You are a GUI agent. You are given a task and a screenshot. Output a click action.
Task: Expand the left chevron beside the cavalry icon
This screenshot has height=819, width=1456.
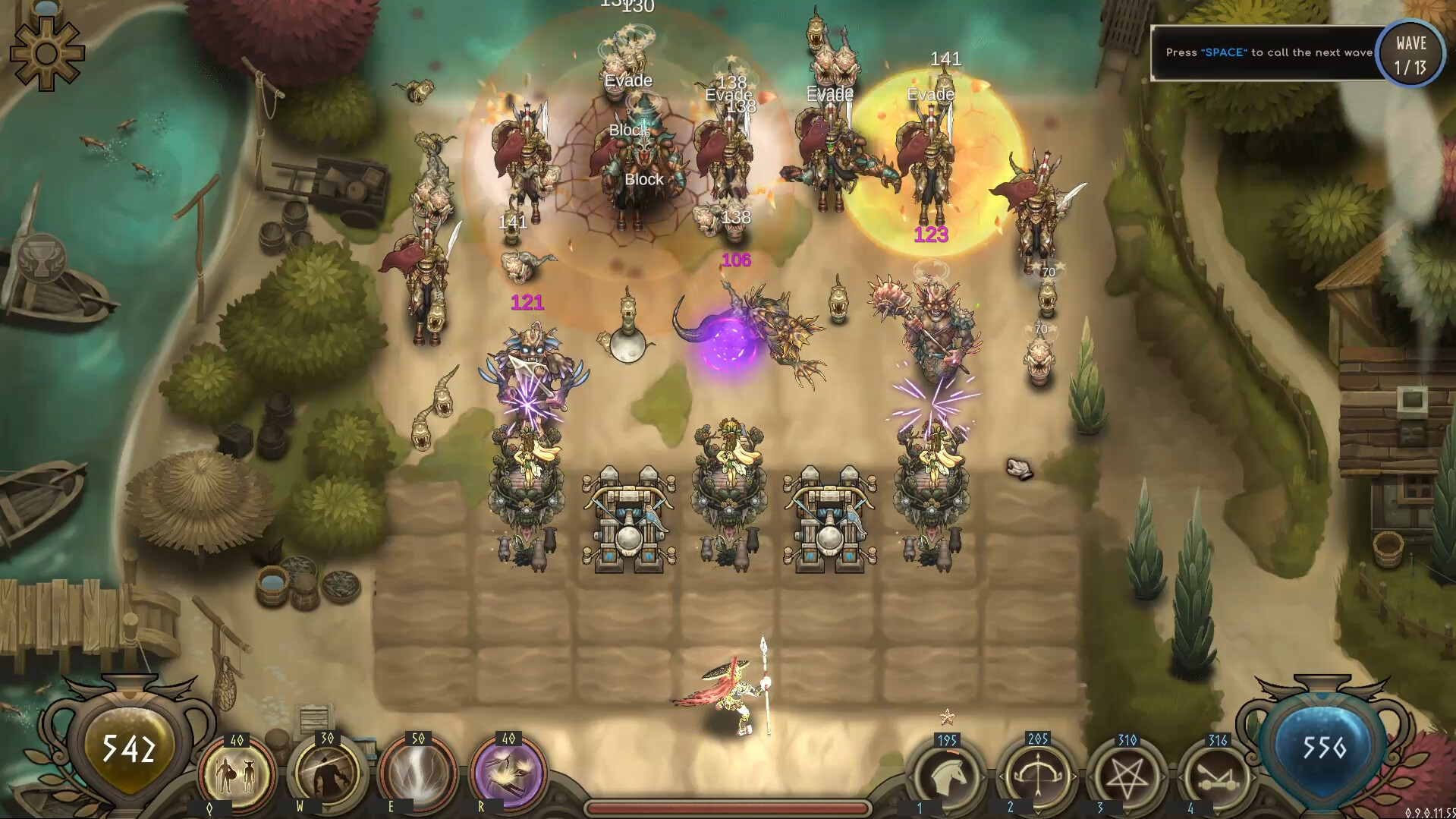click(x=909, y=776)
